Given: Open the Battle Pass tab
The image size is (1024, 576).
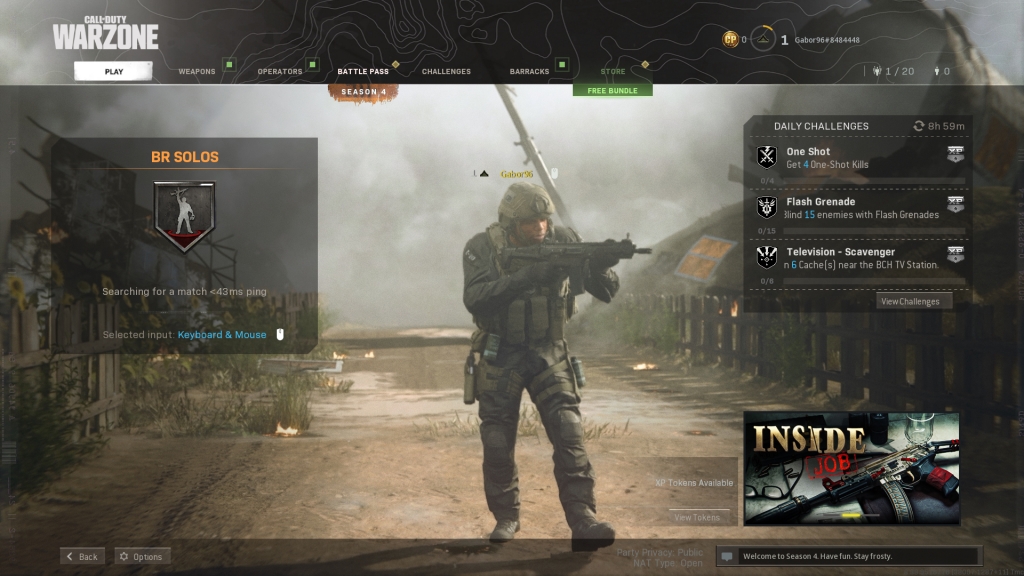Looking at the screenshot, I should [x=363, y=72].
